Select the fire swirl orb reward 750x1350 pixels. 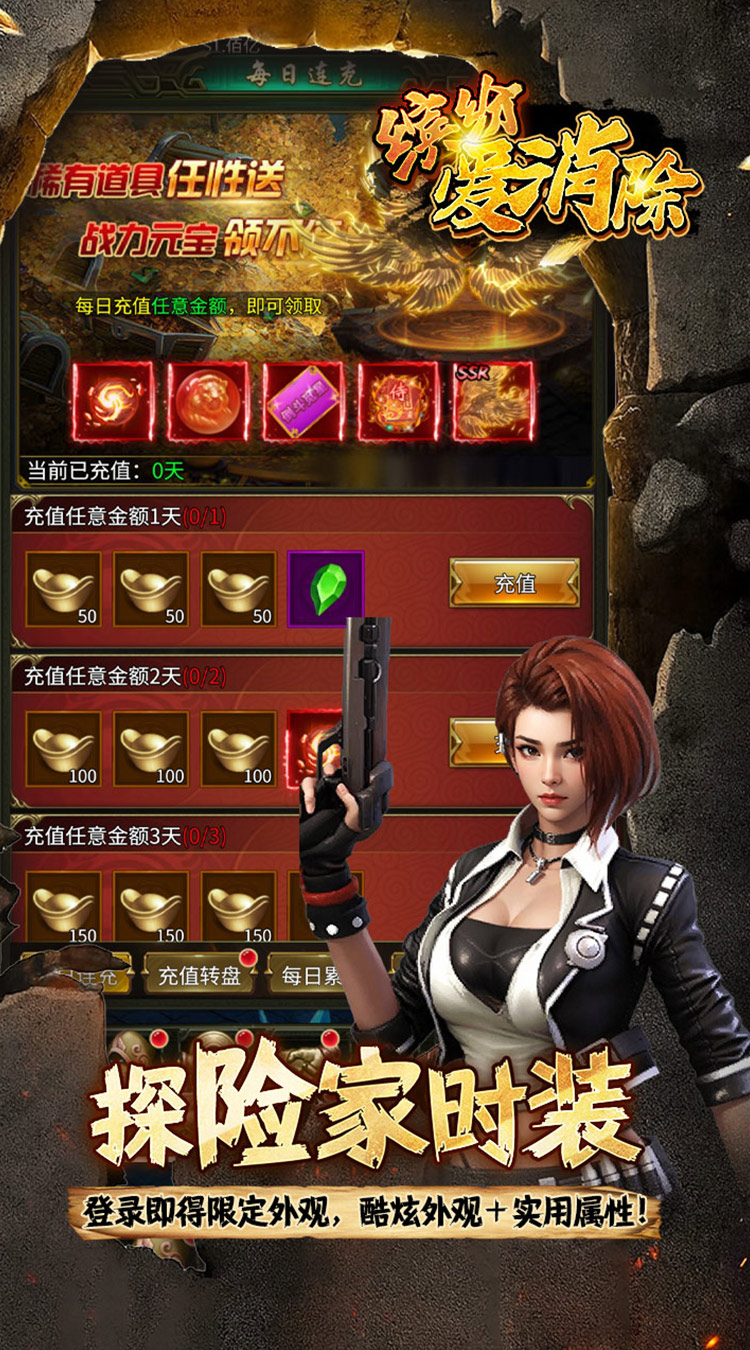click(113, 401)
